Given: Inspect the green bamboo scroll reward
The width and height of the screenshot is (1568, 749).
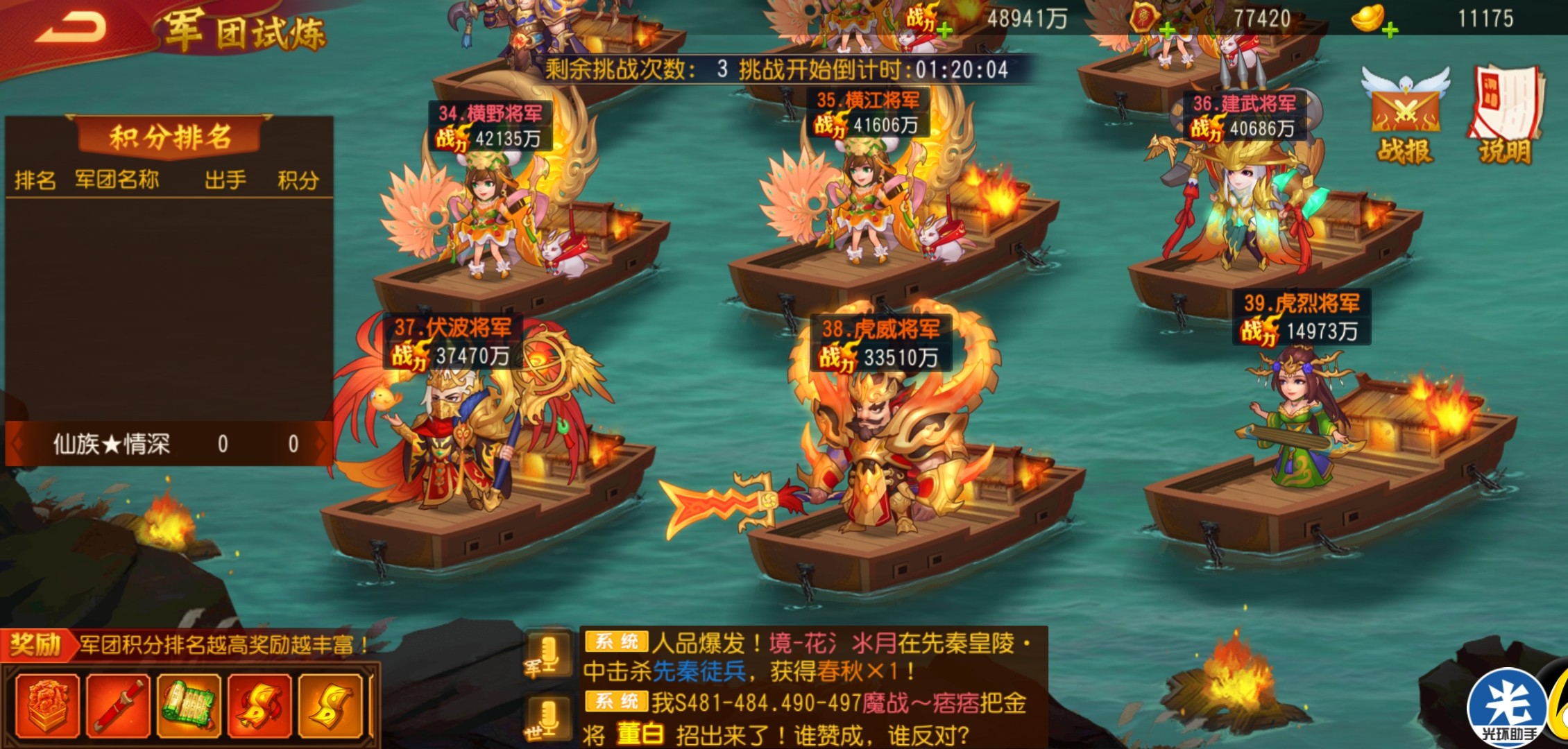Looking at the screenshot, I should coord(189,706).
